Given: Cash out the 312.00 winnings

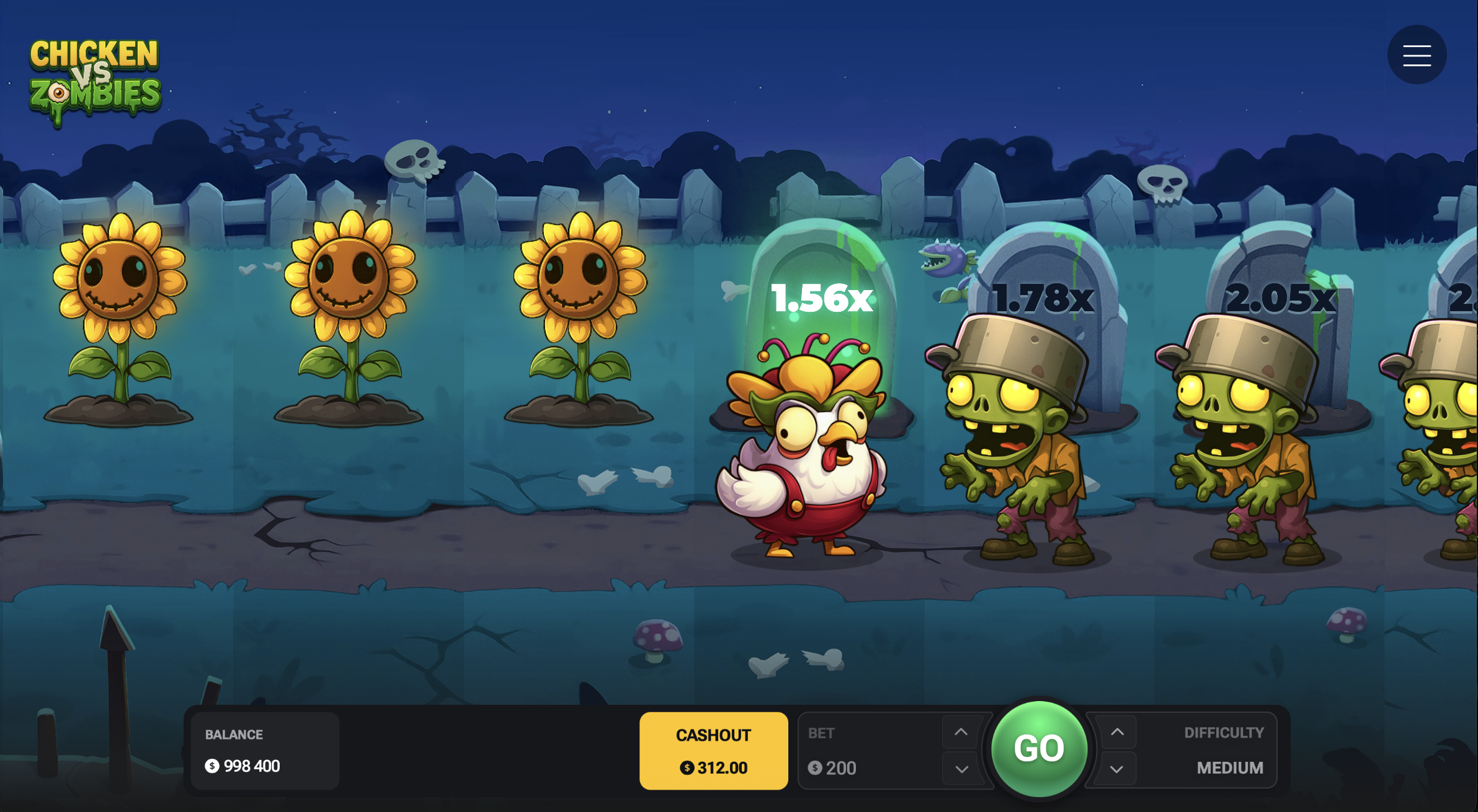Looking at the screenshot, I should pos(713,751).
